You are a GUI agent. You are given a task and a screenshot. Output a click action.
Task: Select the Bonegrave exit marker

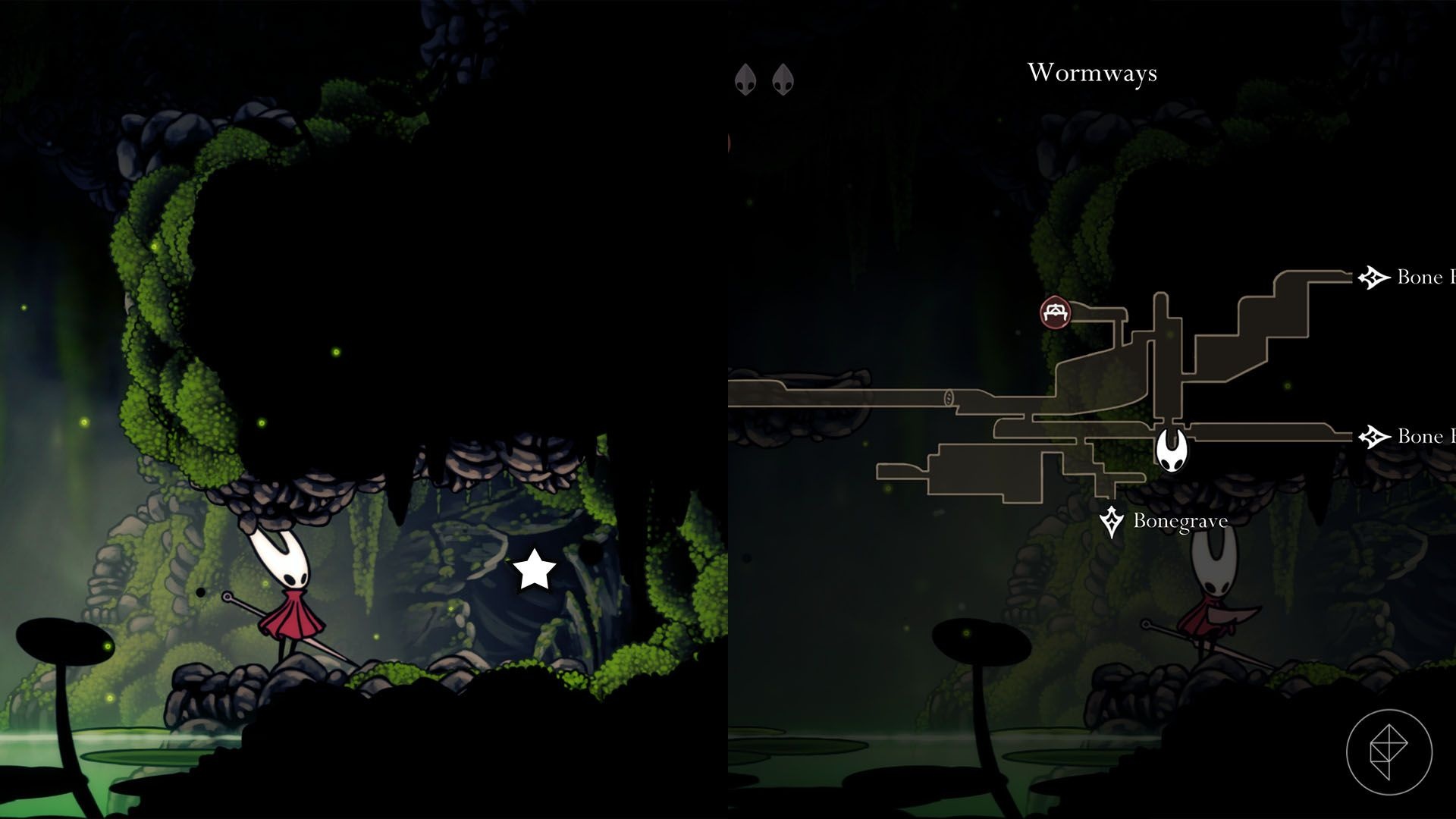point(1112,522)
